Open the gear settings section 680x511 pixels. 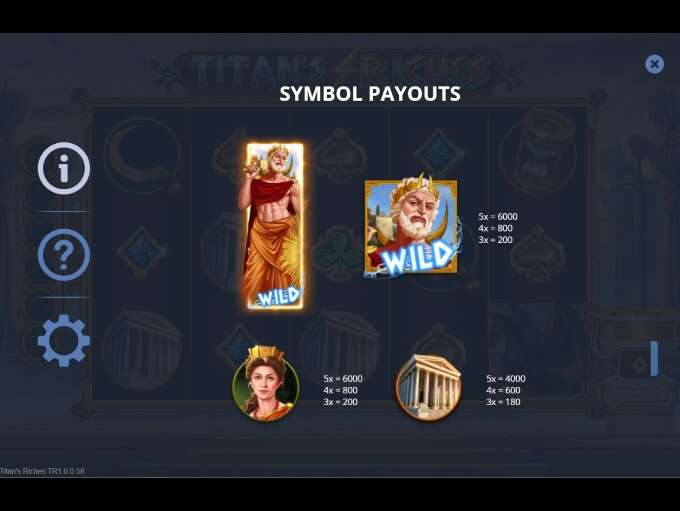(x=64, y=341)
